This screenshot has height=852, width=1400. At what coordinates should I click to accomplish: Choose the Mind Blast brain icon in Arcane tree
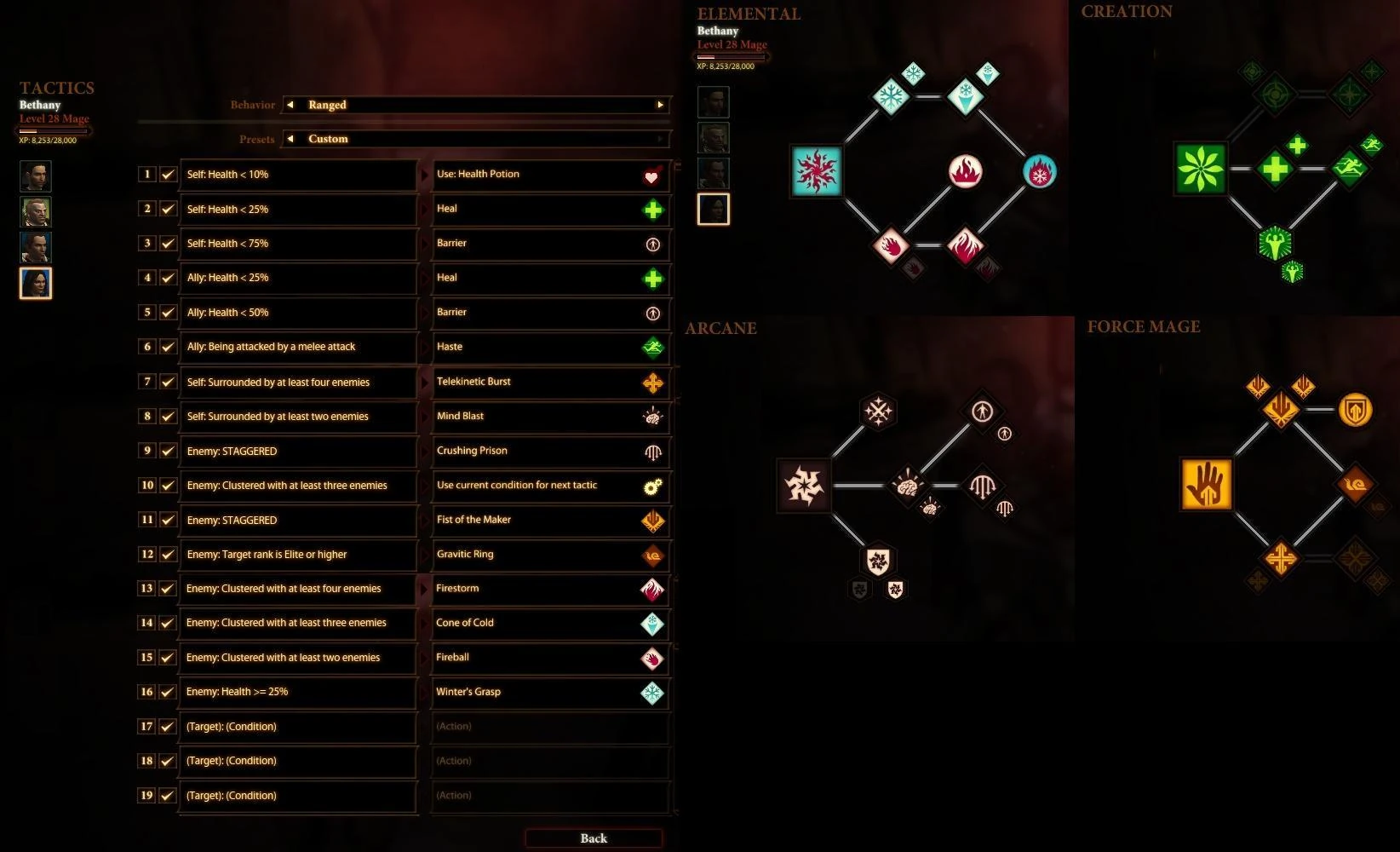906,485
